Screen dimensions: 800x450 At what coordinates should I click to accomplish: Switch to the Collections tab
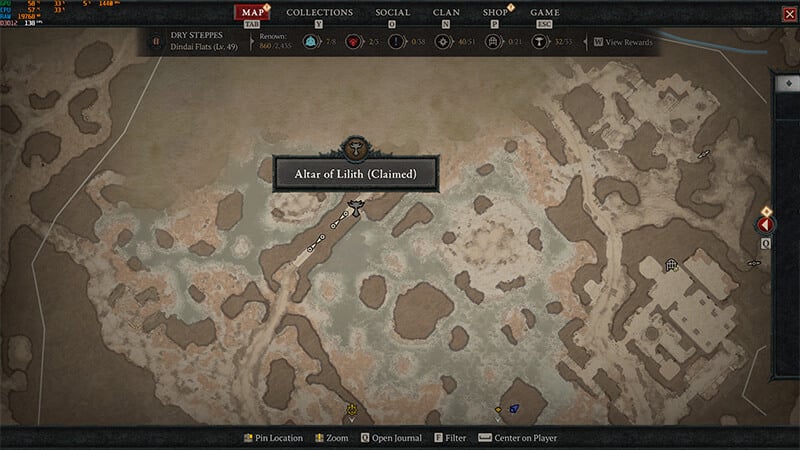pos(319,13)
